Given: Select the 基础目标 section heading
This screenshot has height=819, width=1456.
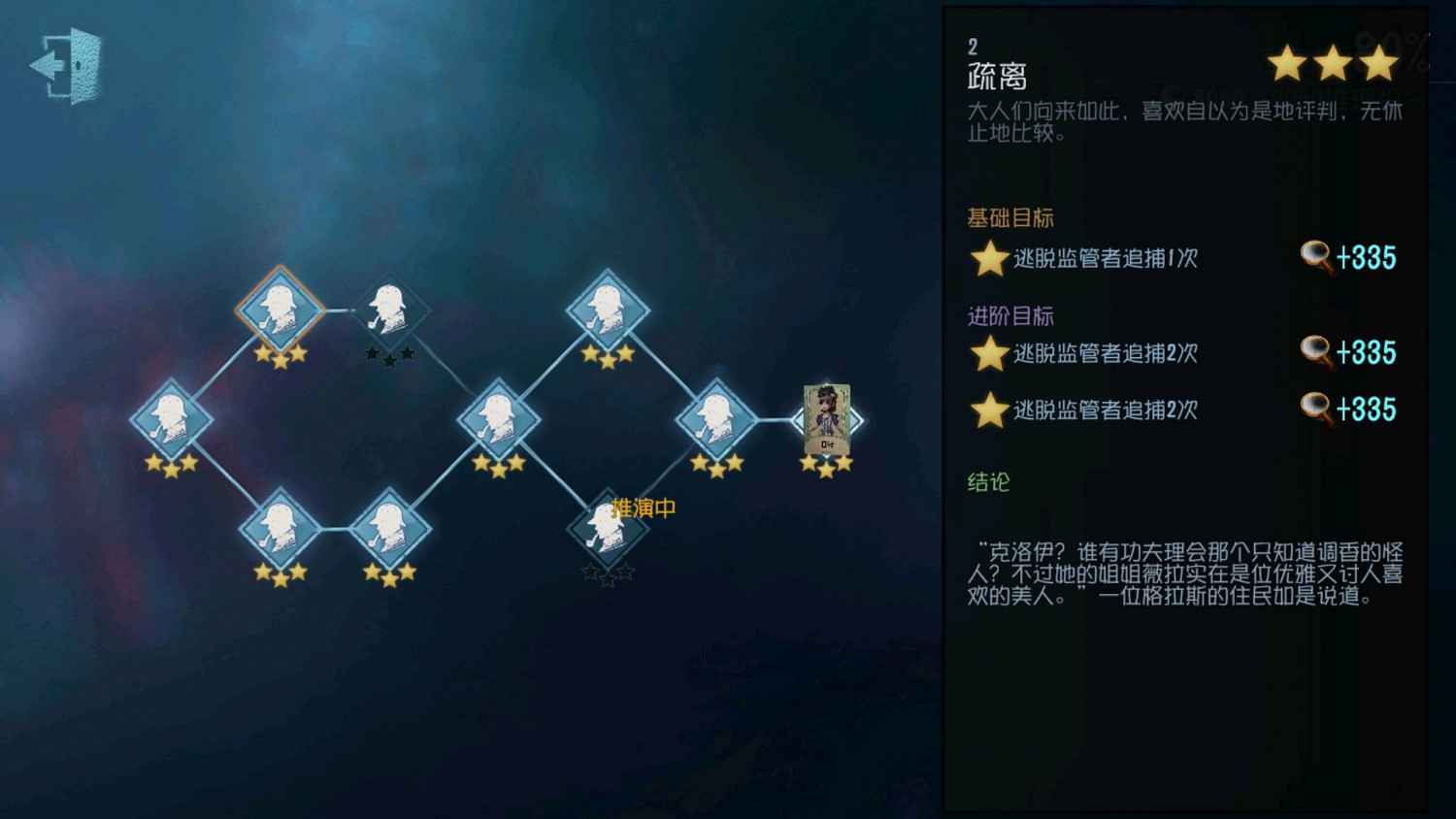Looking at the screenshot, I should pyautogui.click(x=1008, y=217).
